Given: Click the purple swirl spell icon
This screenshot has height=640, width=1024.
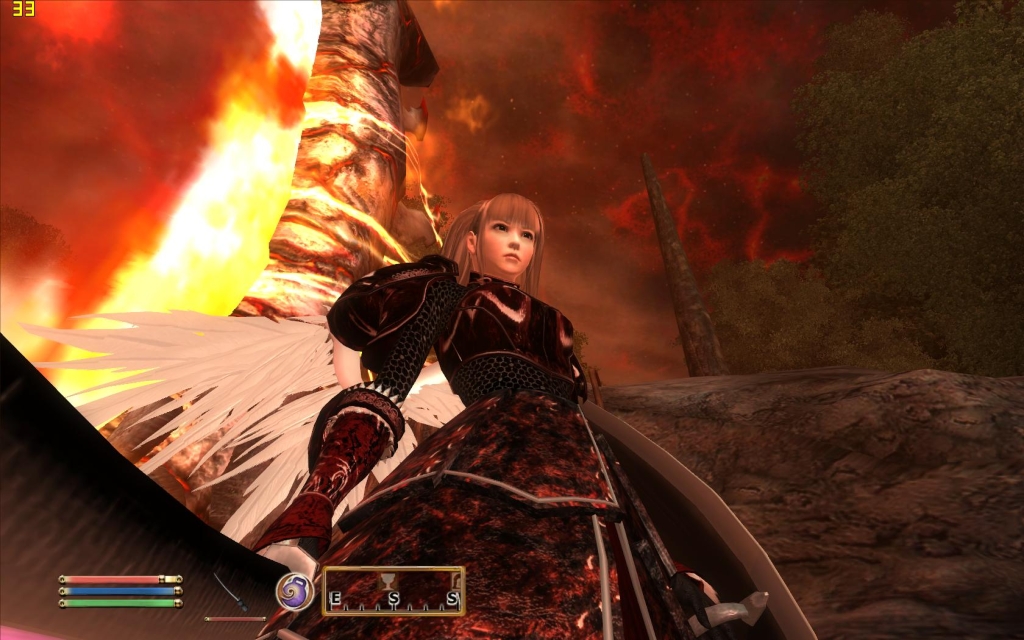Looking at the screenshot, I should tap(295, 591).
